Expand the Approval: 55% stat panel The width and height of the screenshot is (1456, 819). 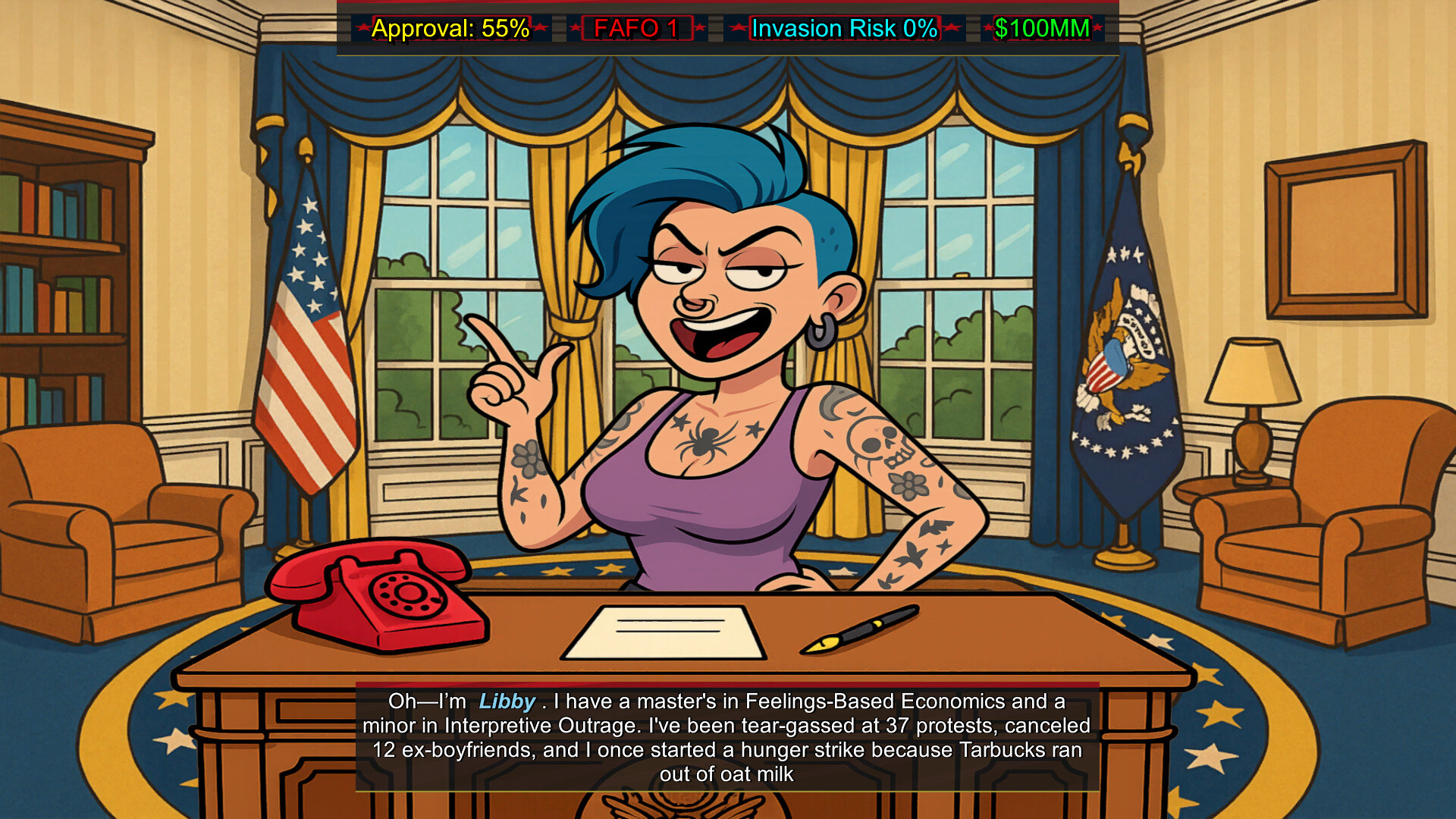click(450, 29)
